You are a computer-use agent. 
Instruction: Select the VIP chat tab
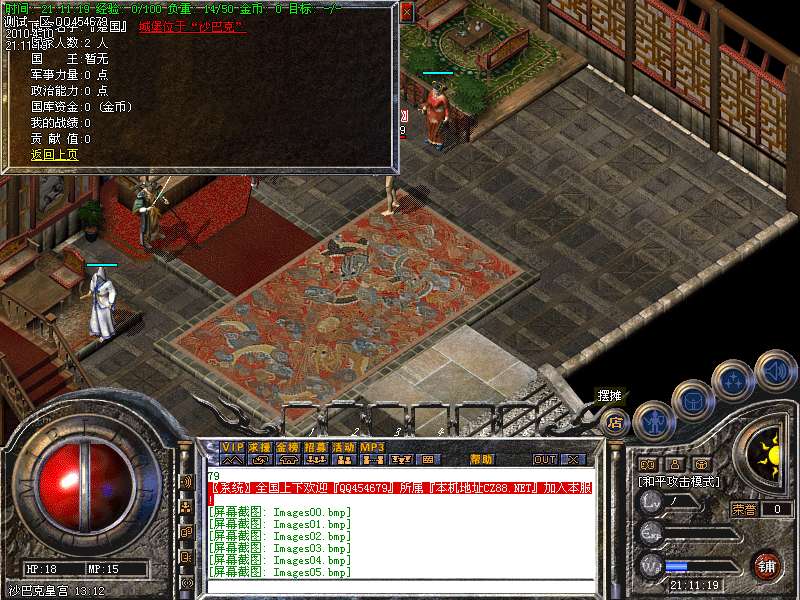tap(232, 446)
